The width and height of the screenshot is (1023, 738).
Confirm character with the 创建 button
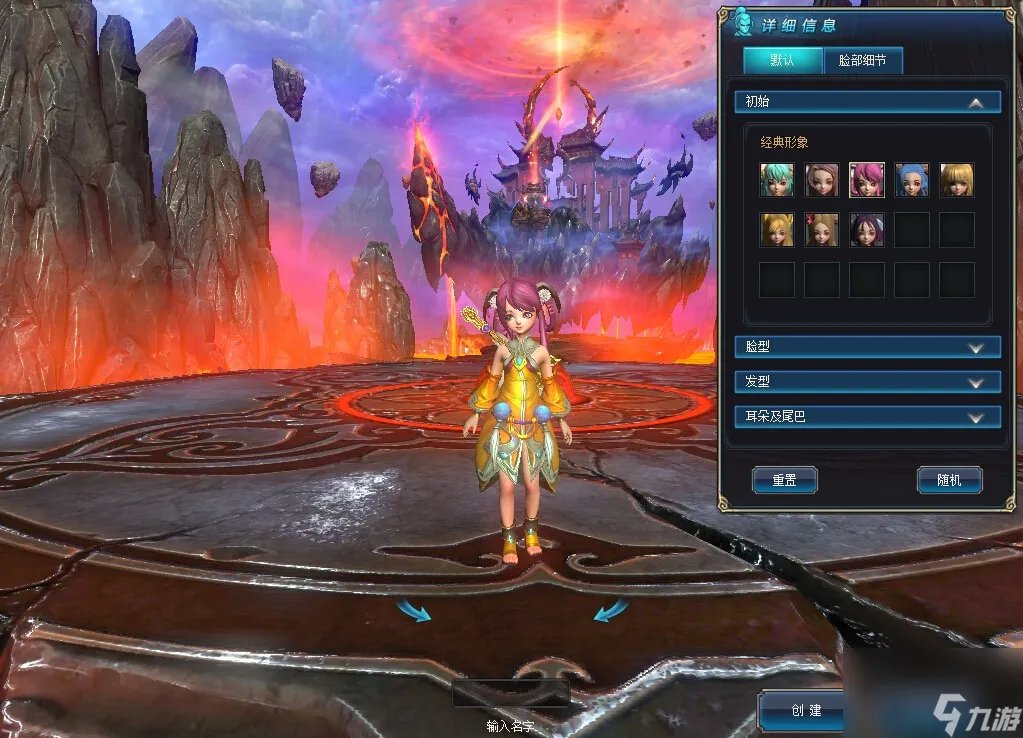[805, 710]
